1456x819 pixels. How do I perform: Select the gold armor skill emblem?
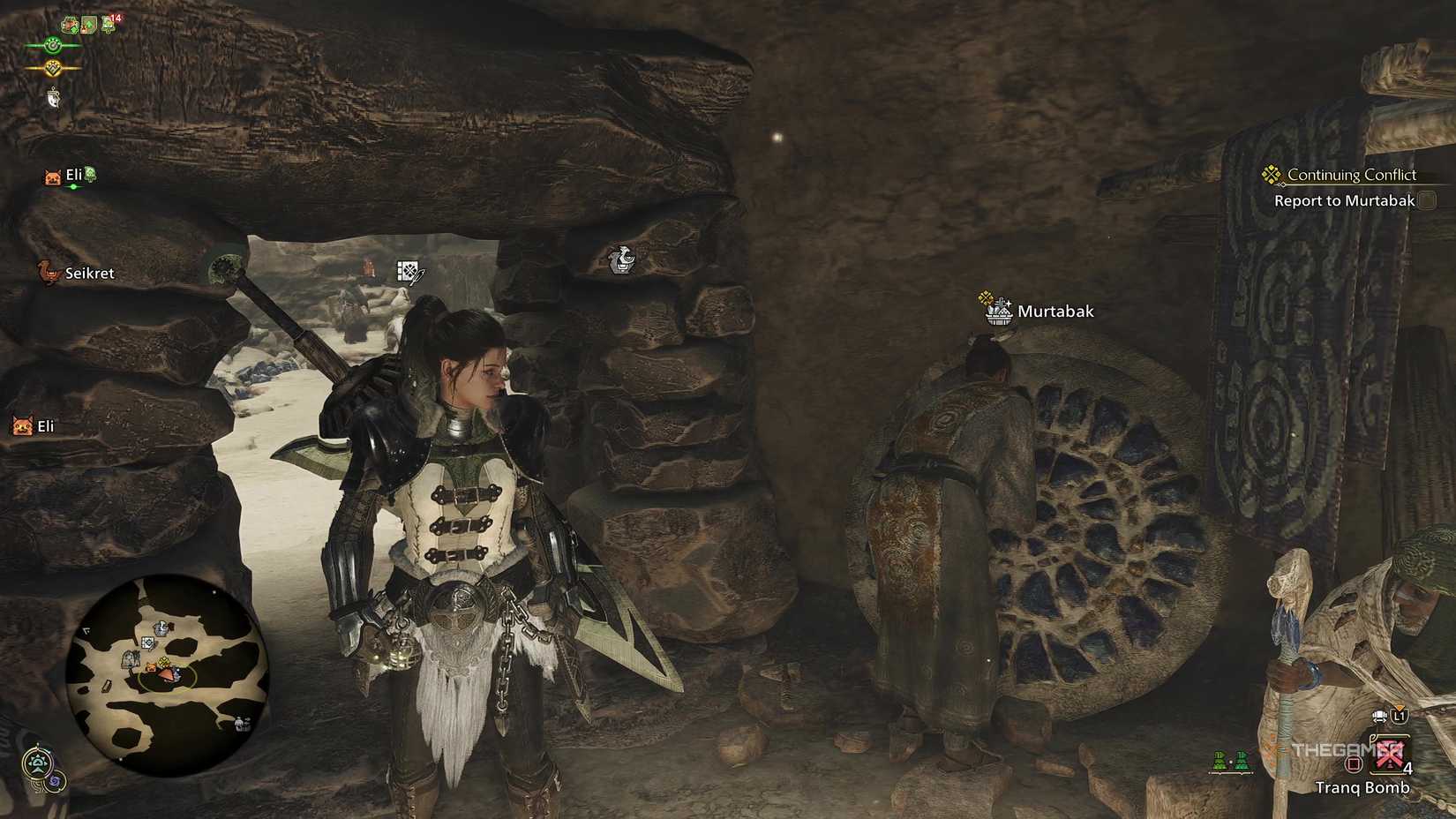[x=54, y=67]
